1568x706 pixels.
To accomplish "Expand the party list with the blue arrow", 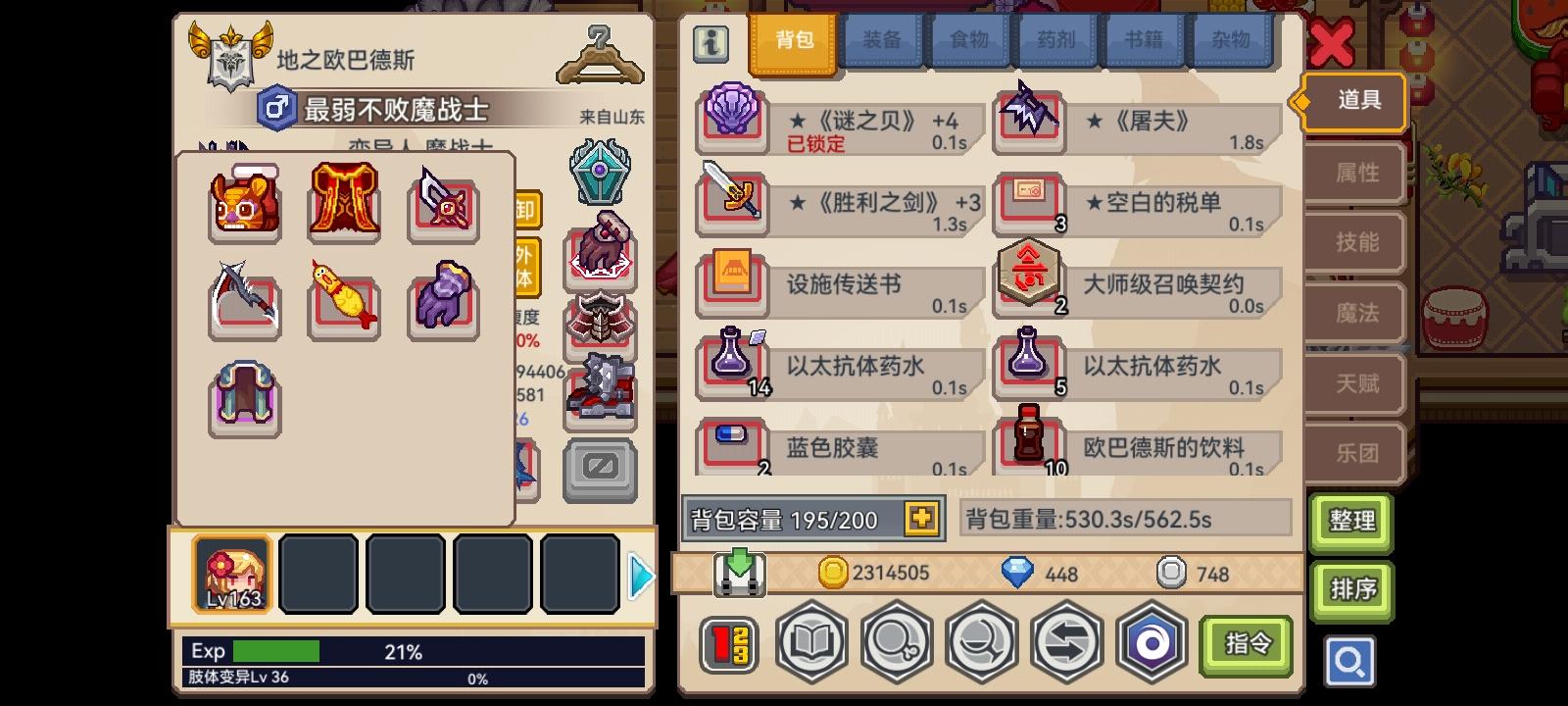I will point(644,577).
